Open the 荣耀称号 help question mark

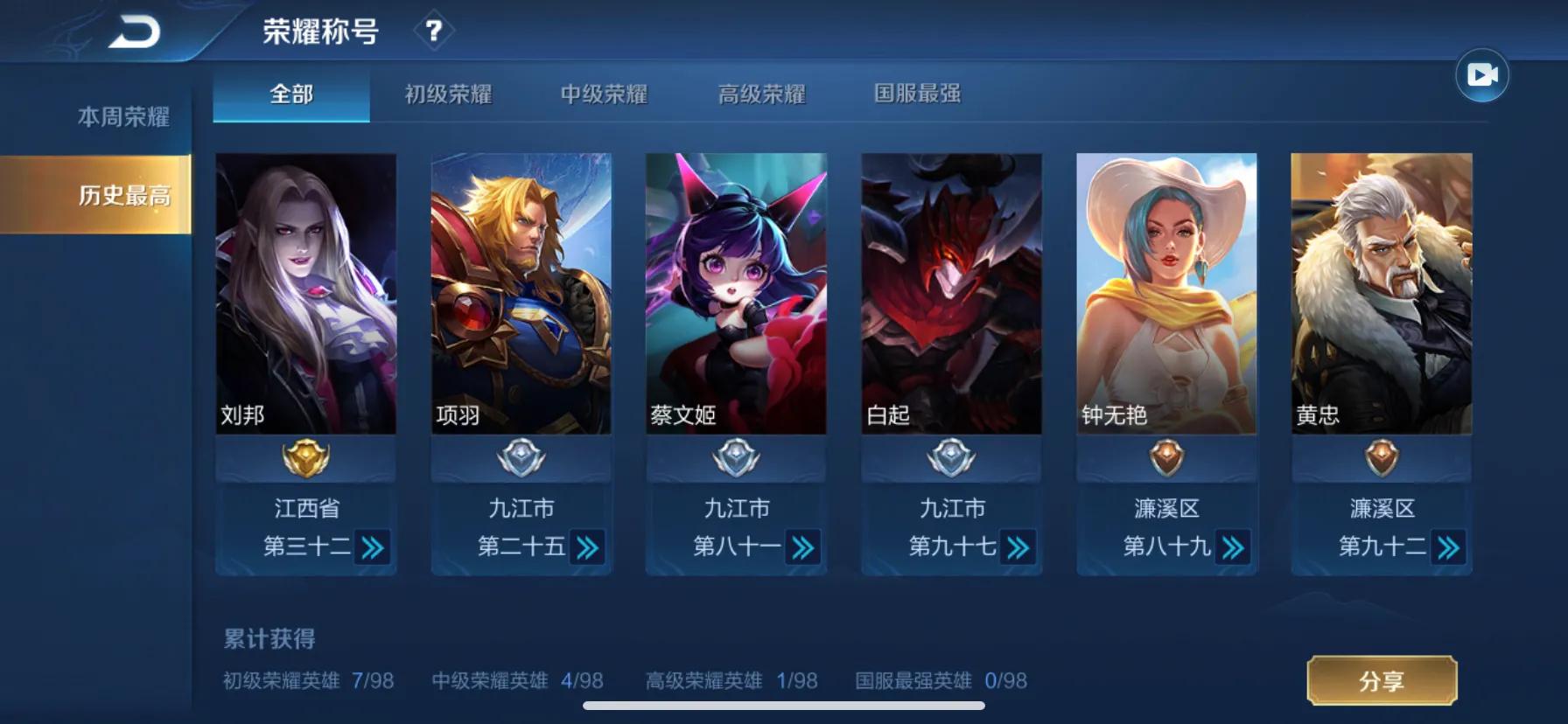(x=433, y=31)
